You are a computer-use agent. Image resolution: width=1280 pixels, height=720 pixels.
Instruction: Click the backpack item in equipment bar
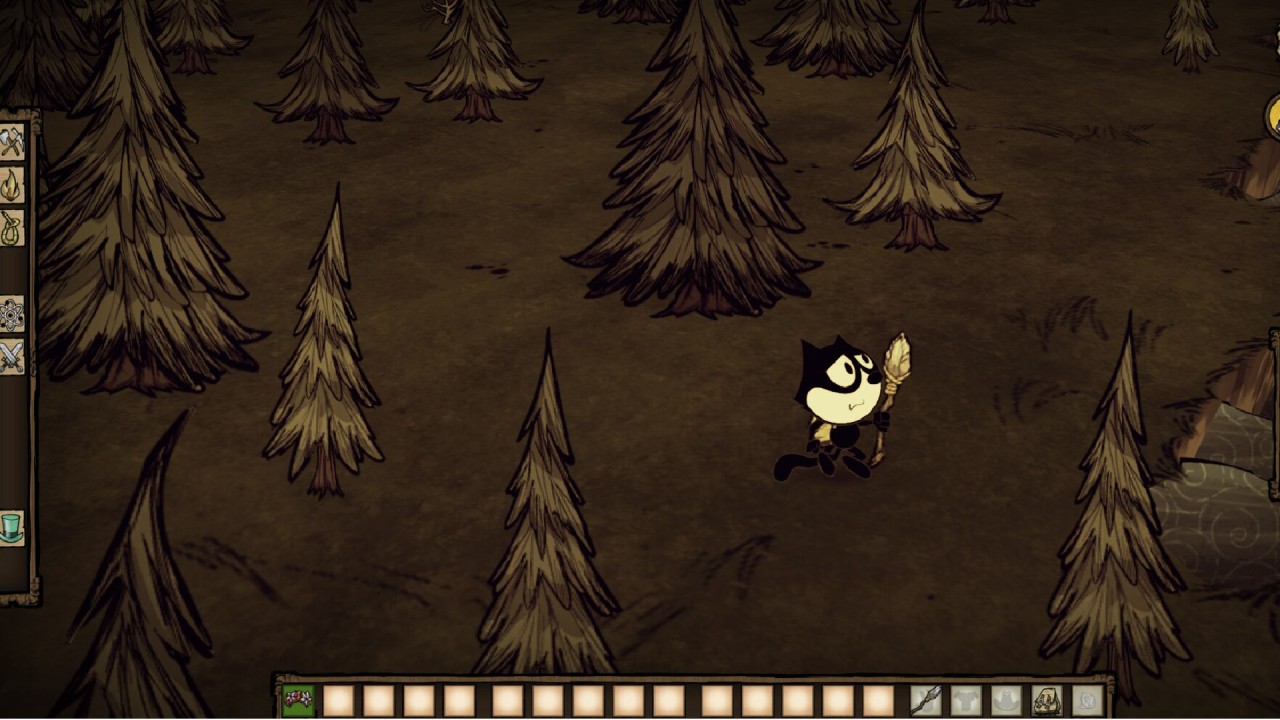(x=1047, y=700)
